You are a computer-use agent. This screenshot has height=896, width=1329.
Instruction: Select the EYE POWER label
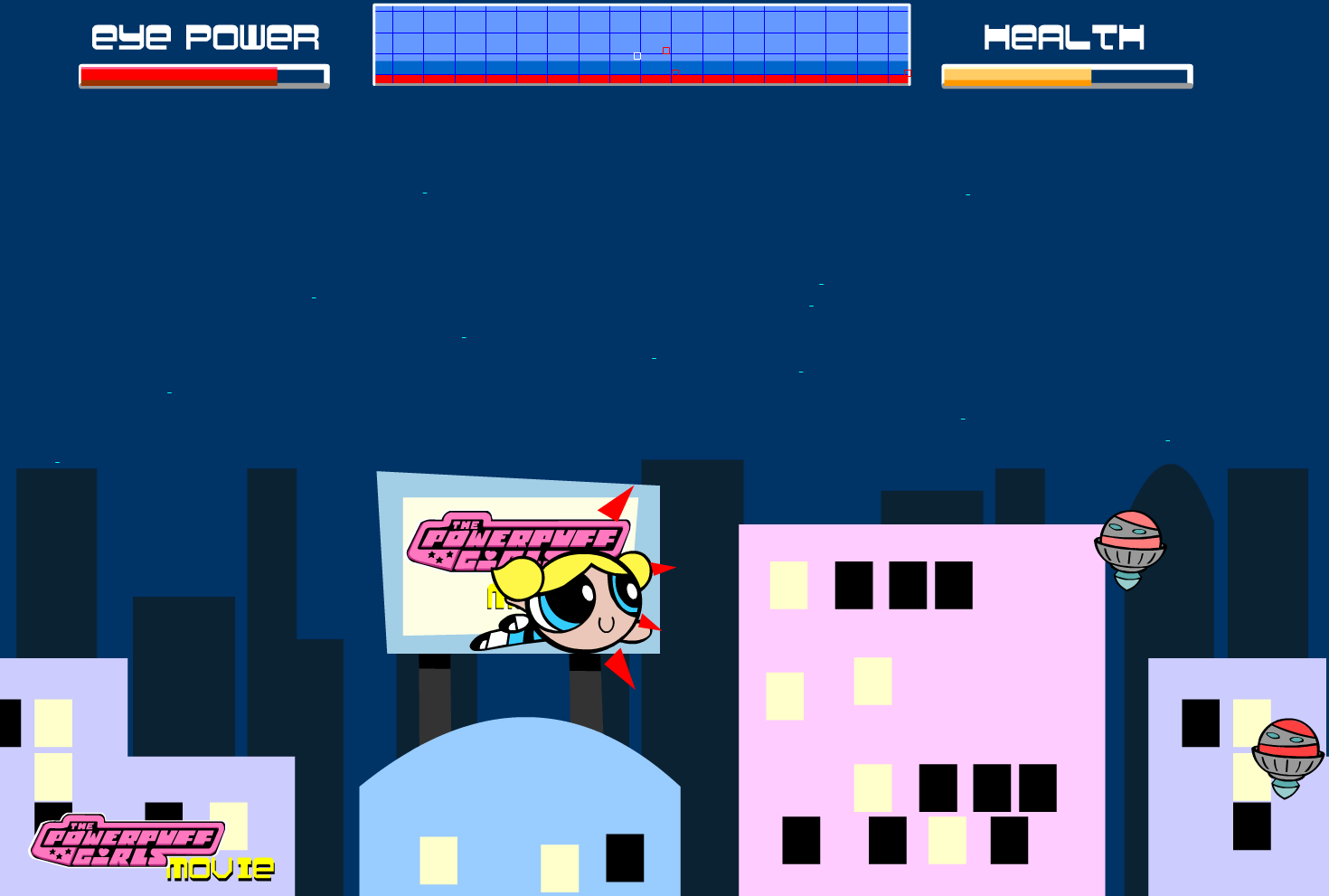coord(204,37)
